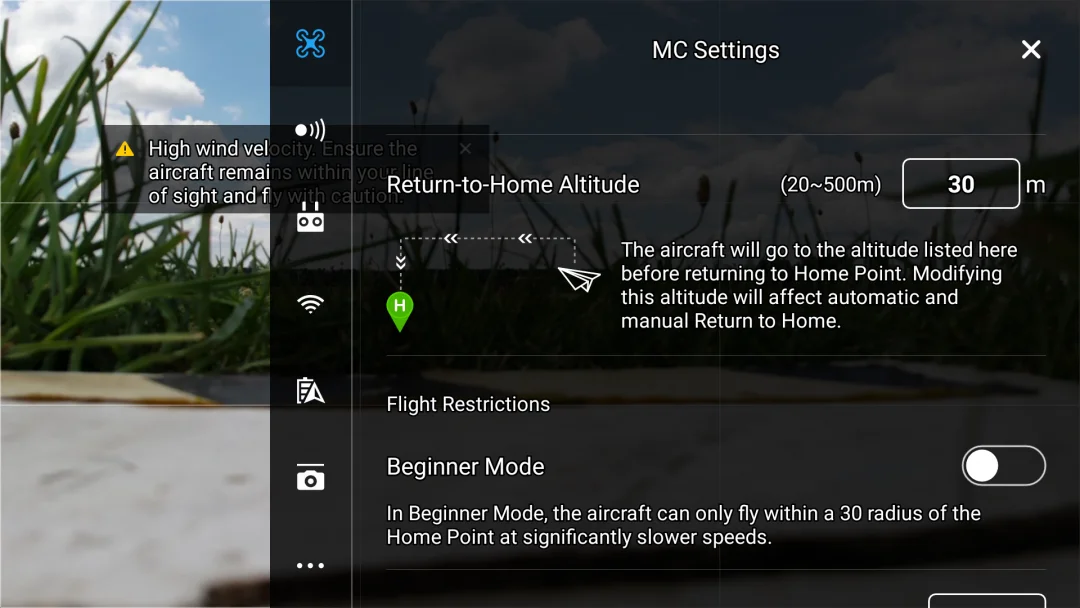Open the drone MC settings tab
Image resolution: width=1080 pixels, height=608 pixels.
point(310,44)
